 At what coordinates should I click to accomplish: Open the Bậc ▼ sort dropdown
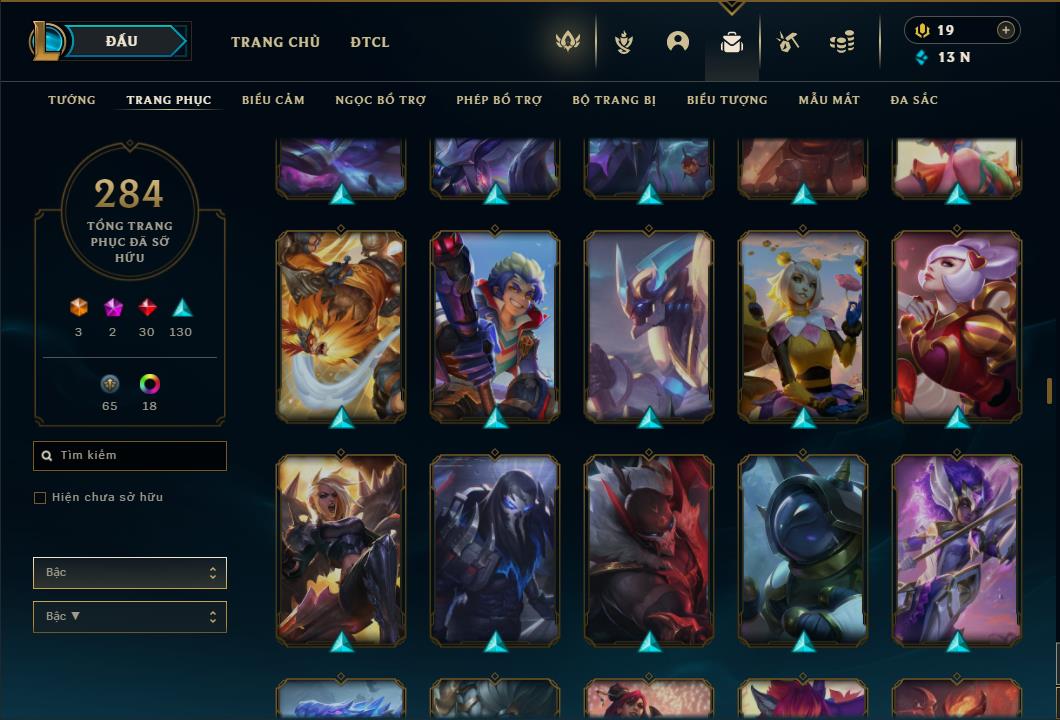point(130,617)
